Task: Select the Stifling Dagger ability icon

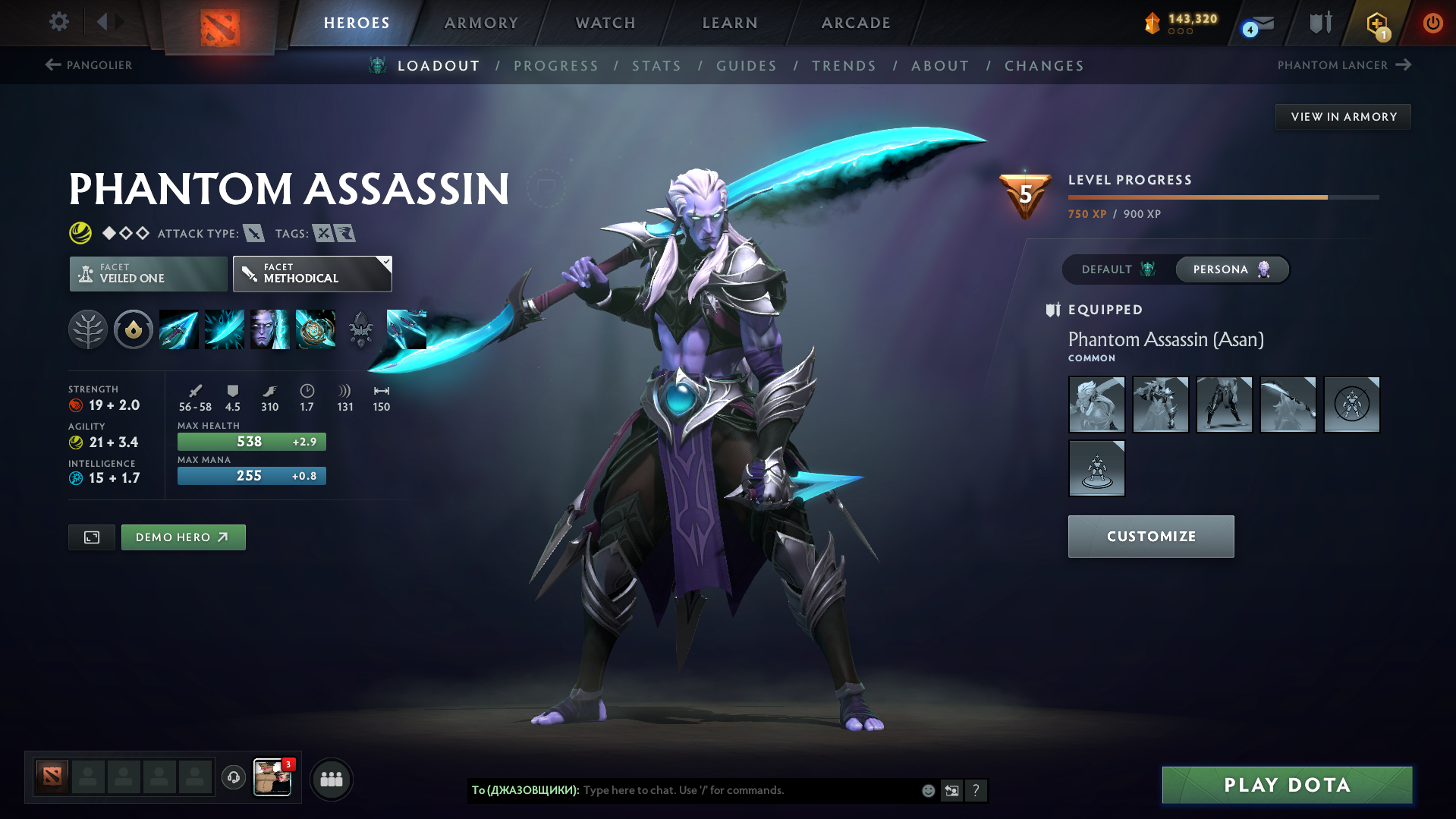Action: coord(178,329)
